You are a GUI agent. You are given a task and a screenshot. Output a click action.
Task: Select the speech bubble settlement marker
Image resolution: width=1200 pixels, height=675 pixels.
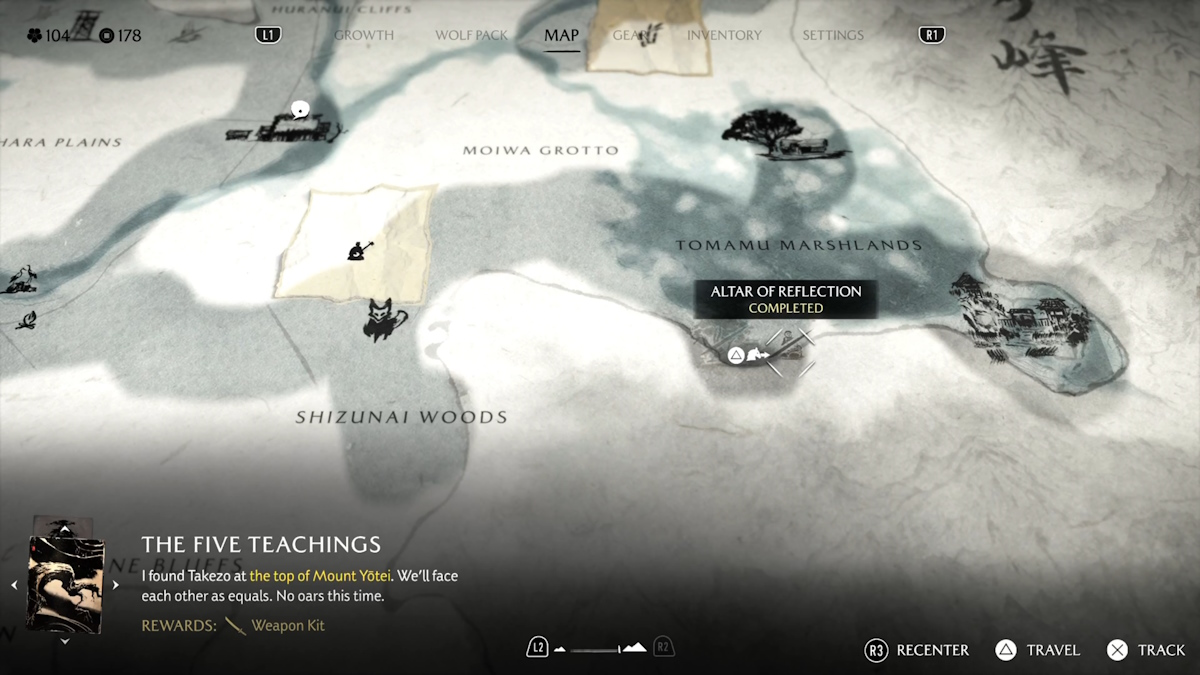coord(299,110)
